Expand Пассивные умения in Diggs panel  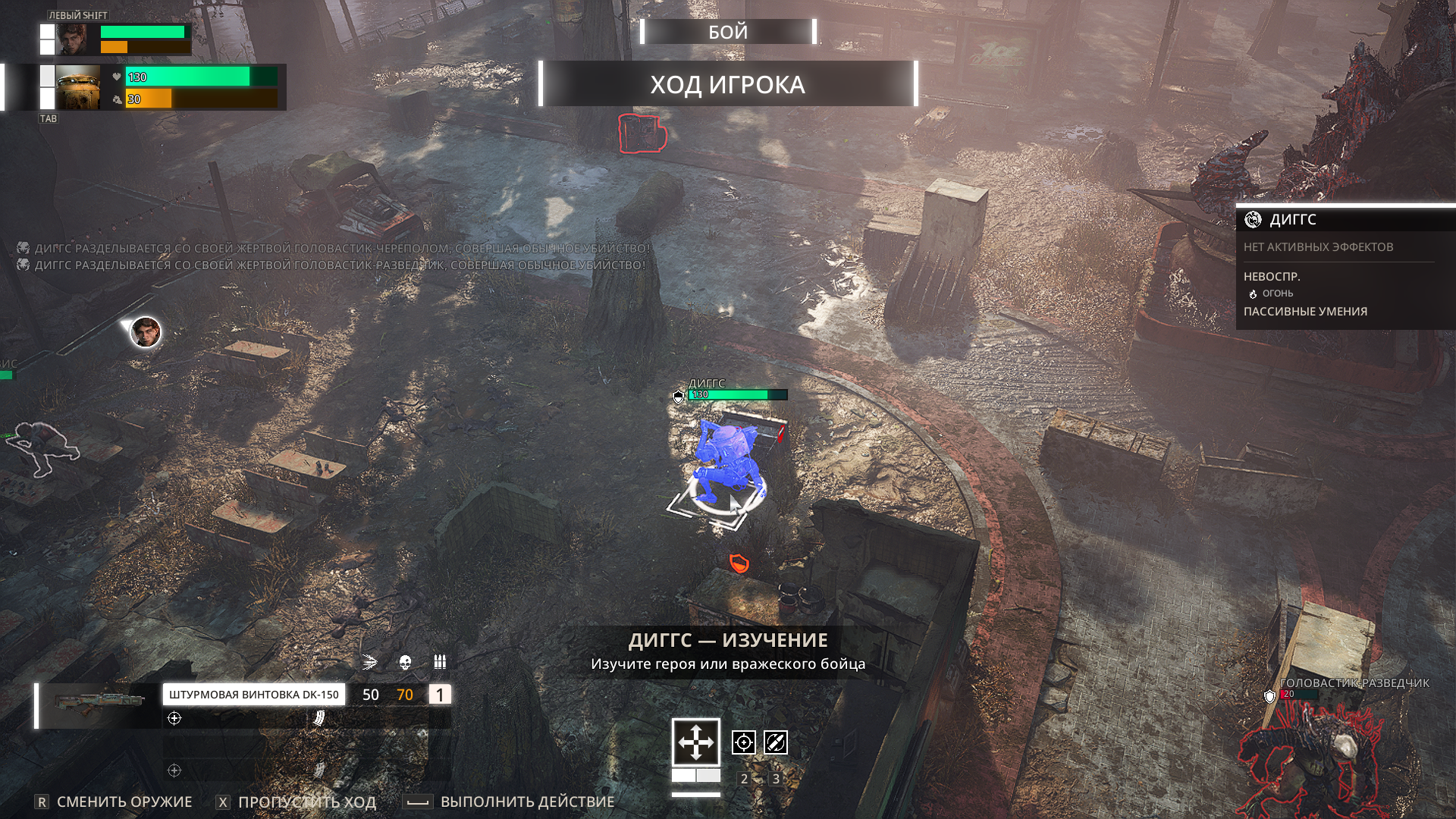coord(1305,312)
